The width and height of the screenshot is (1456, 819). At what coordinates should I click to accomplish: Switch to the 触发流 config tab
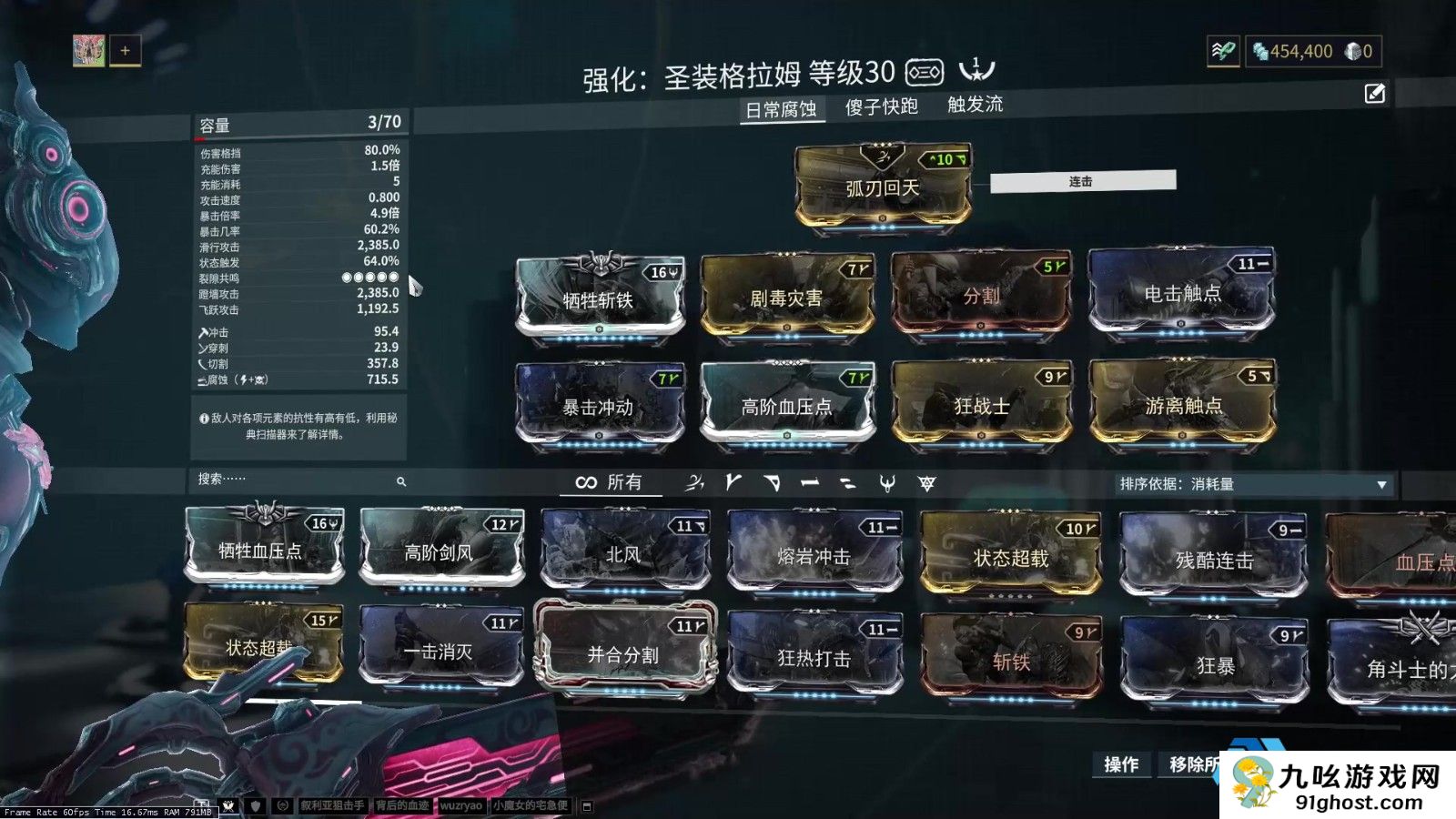pos(976,106)
